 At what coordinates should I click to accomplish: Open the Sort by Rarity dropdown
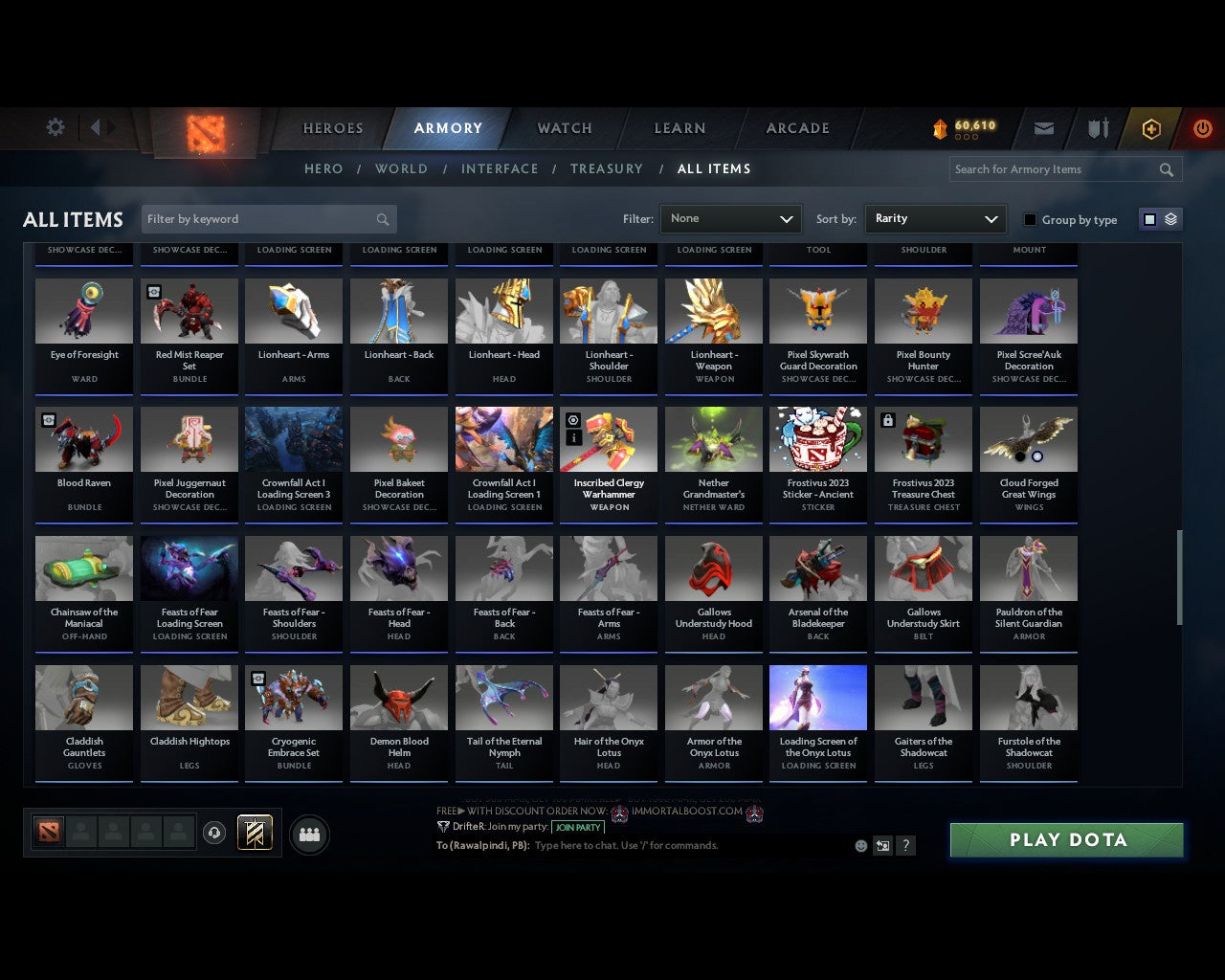click(x=935, y=219)
